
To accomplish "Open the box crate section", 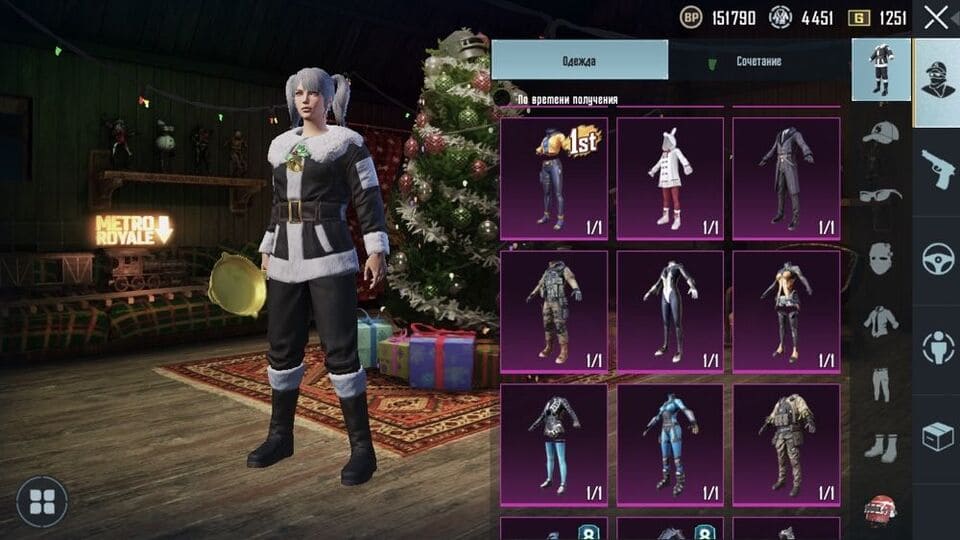I will pos(937,435).
